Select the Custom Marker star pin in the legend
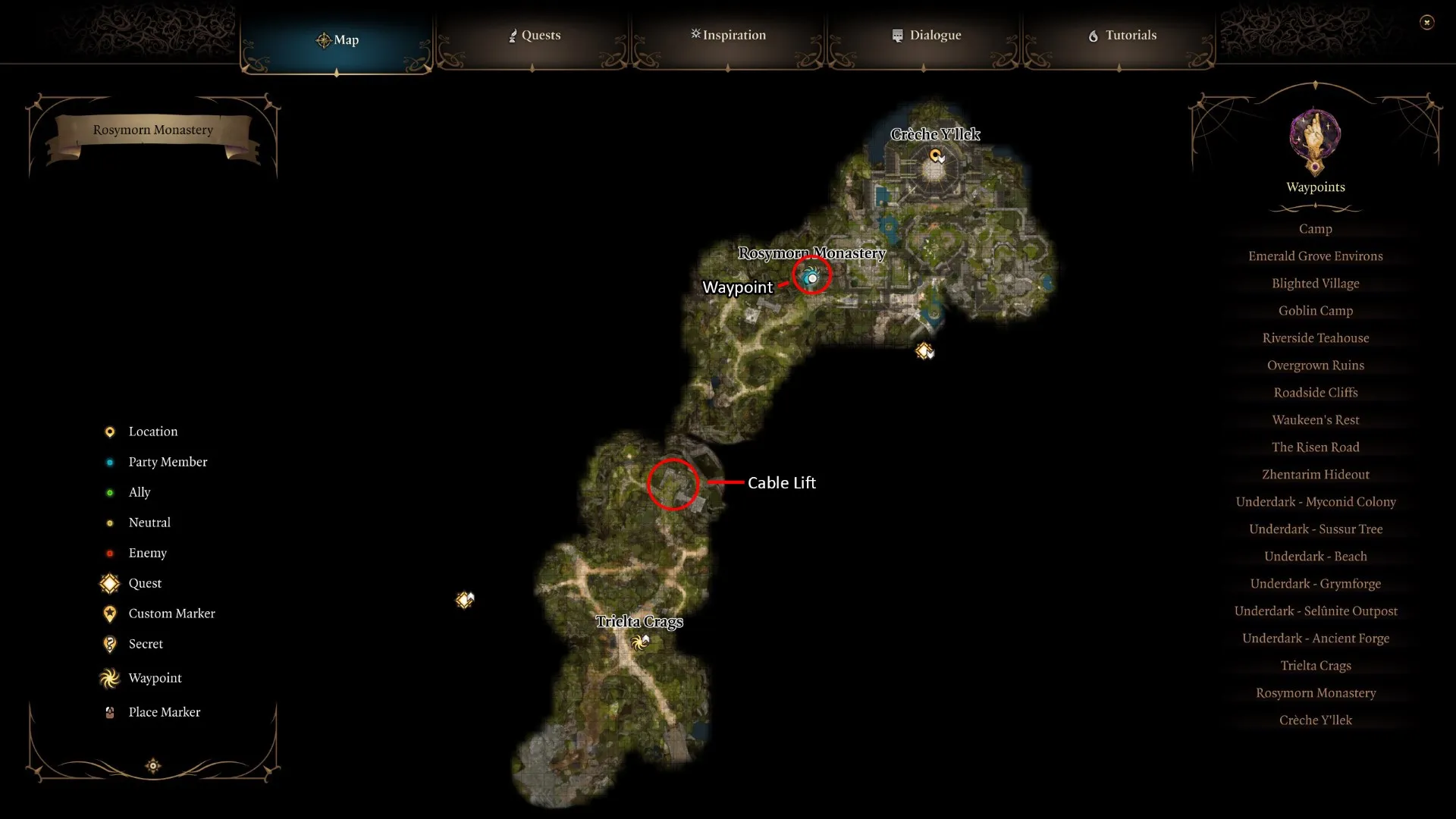Viewport: 1456px width, 819px height. [x=109, y=613]
